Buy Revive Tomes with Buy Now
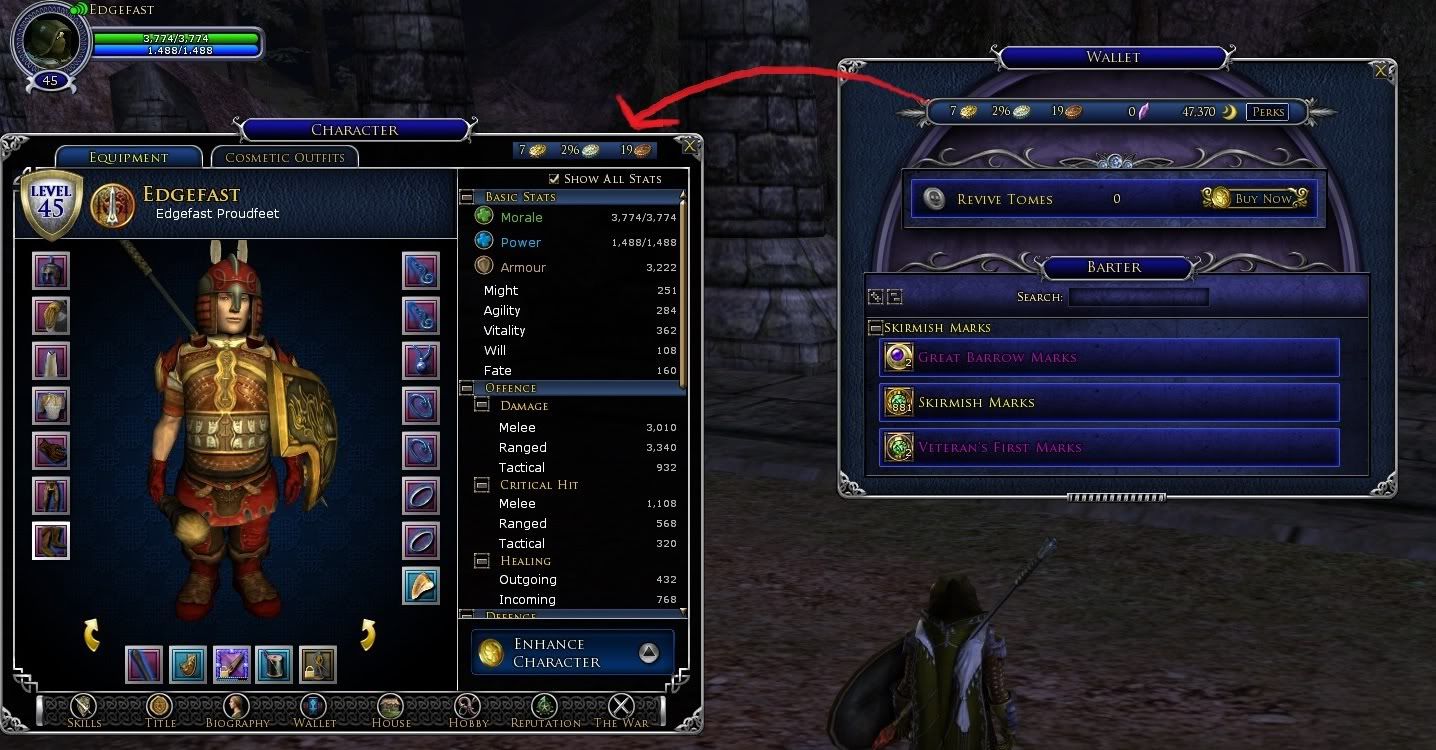Screen dimensions: 1436x750 point(1258,198)
